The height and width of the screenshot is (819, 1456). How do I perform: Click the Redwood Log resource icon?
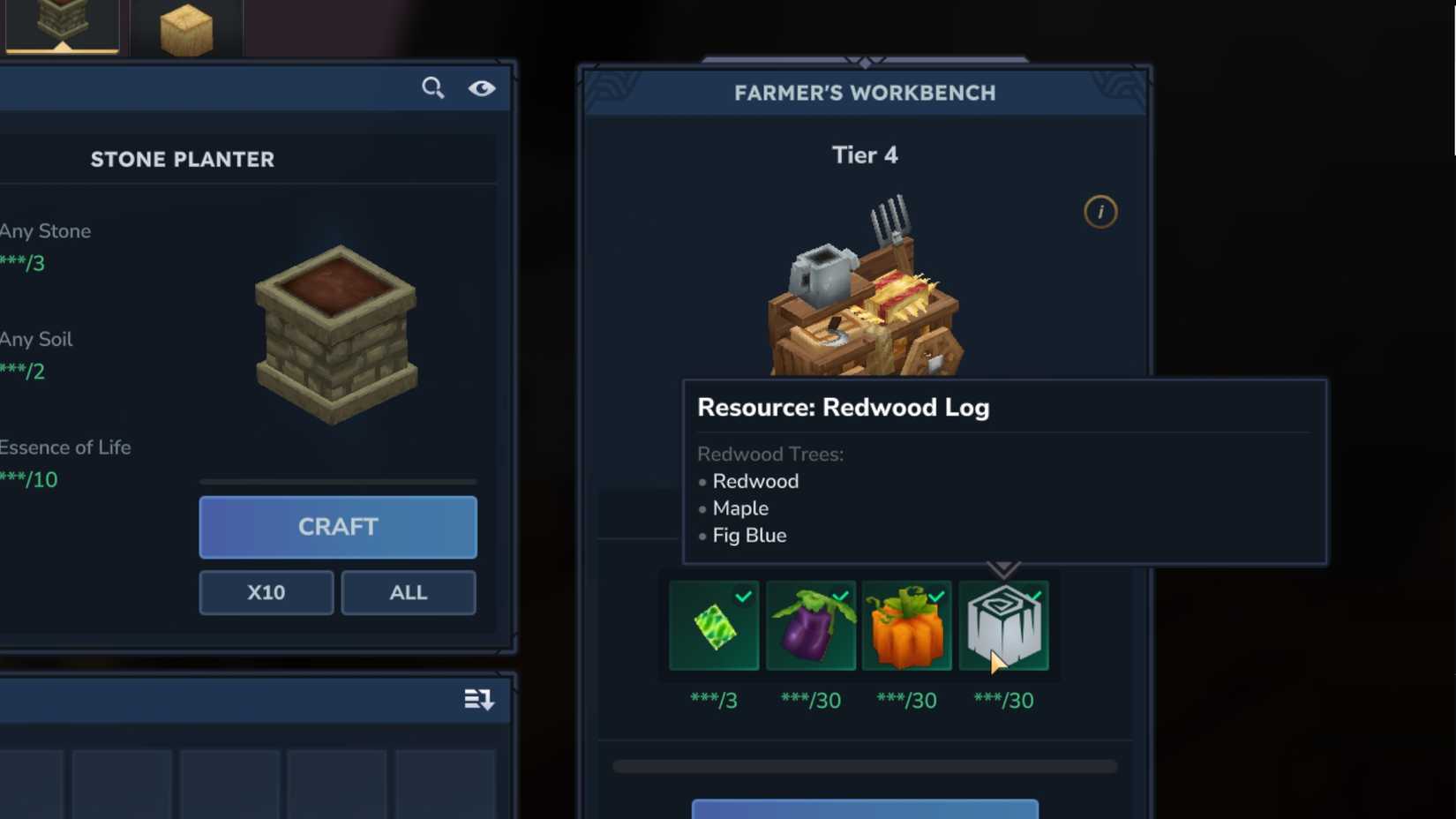click(x=1004, y=626)
